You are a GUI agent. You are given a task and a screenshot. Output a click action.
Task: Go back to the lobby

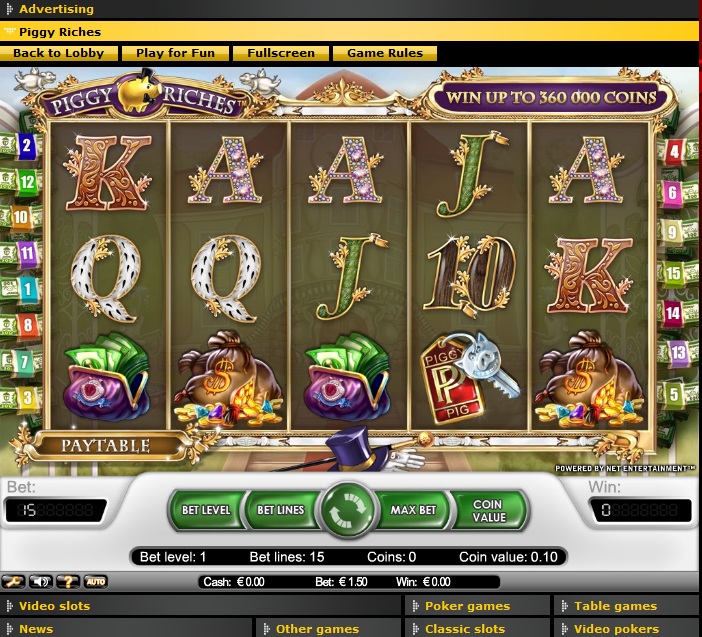[x=58, y=53]
